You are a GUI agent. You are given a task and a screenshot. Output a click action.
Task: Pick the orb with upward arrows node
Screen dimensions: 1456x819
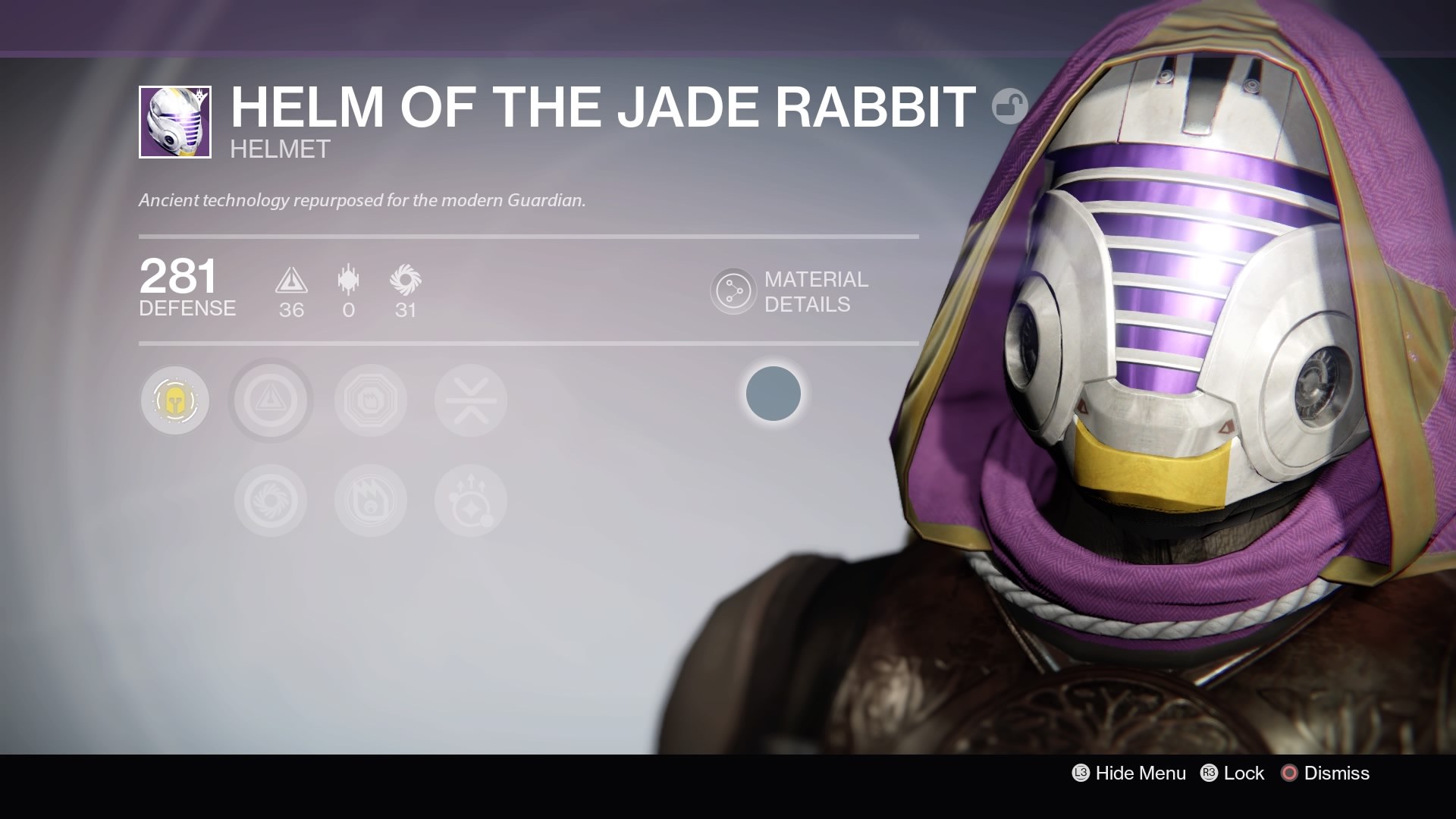471,500
